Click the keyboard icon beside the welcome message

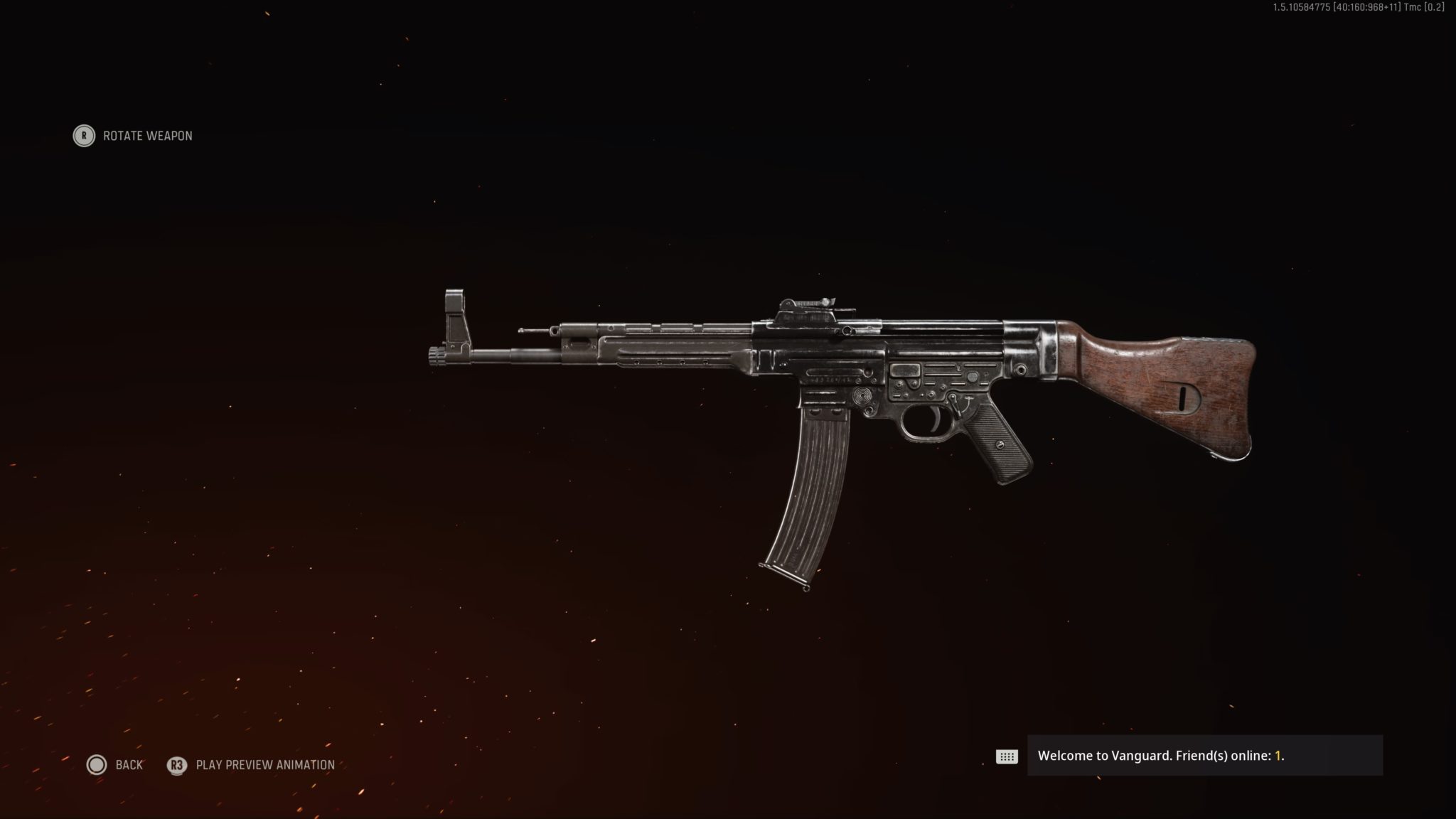[x=1006, y=757]
